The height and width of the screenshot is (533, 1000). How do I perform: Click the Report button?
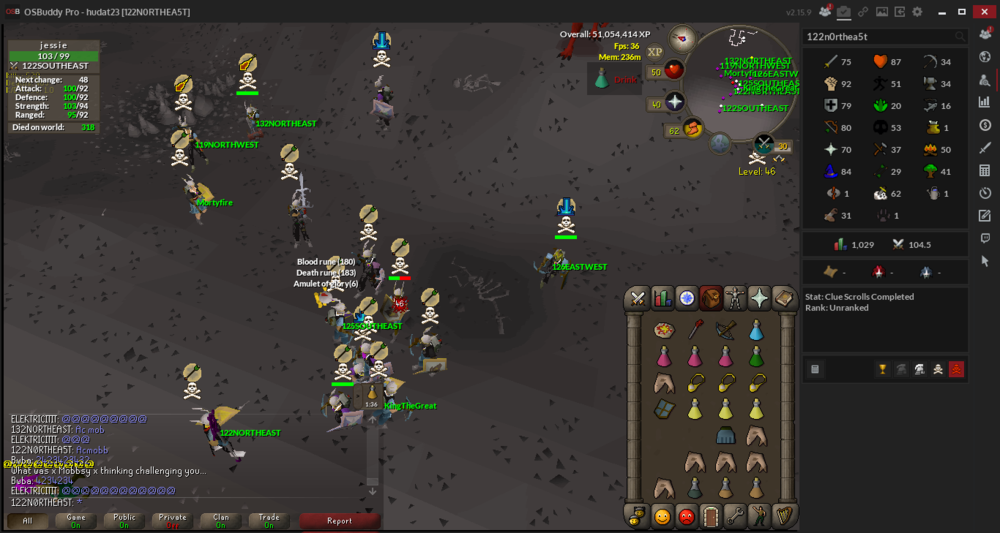(x=339, y=520)
